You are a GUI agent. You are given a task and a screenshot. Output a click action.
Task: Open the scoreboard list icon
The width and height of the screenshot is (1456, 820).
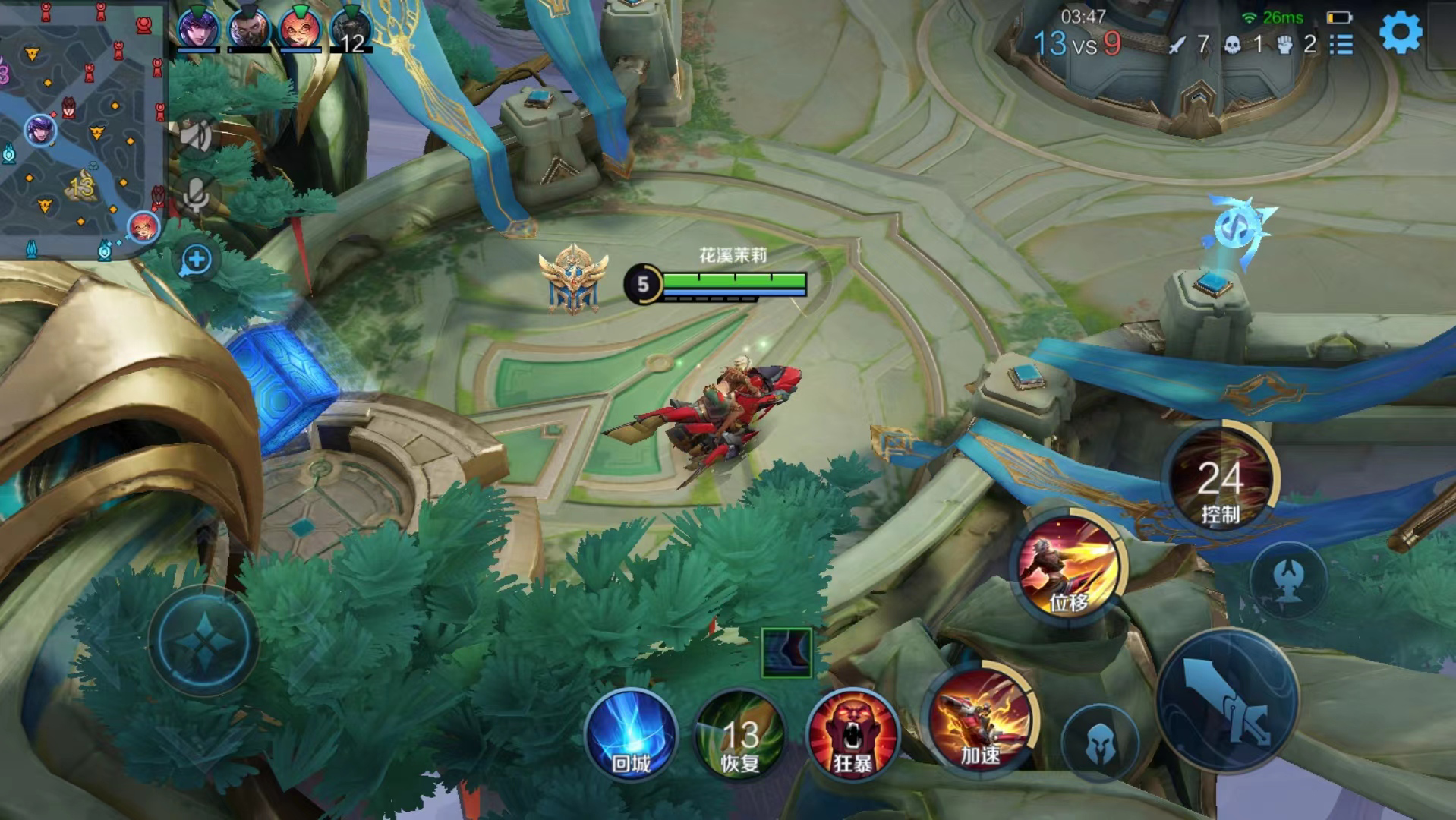tap(1341, 45)
